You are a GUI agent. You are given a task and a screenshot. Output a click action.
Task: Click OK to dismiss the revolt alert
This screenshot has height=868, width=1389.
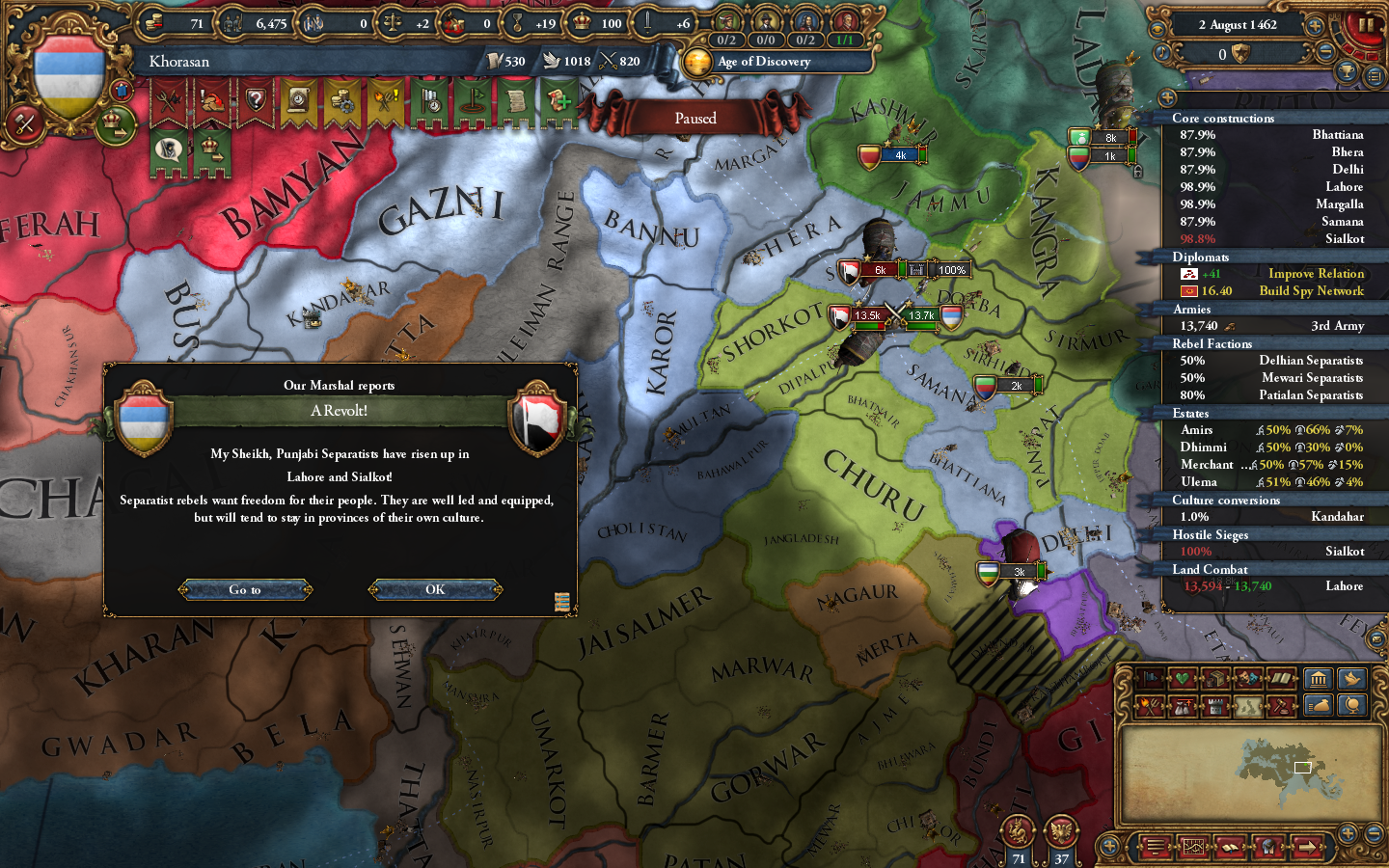[435, 589]
